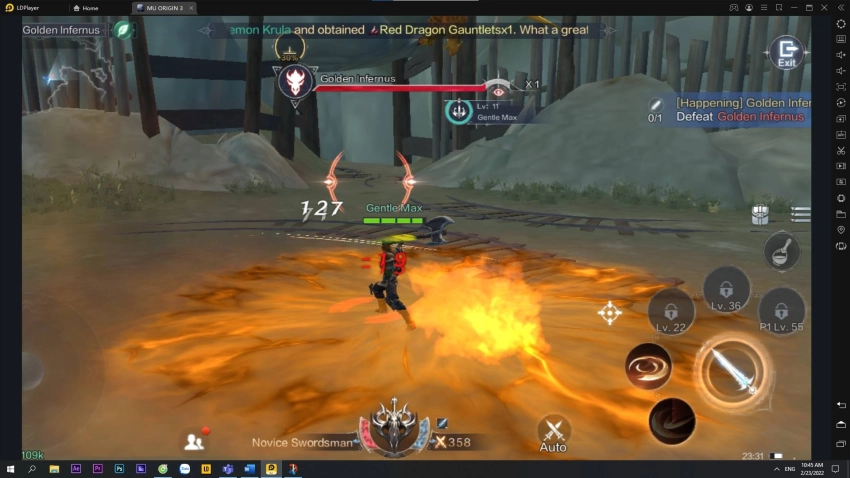
Task: Open the character emblem at bottom center
Action: (397, 427)
